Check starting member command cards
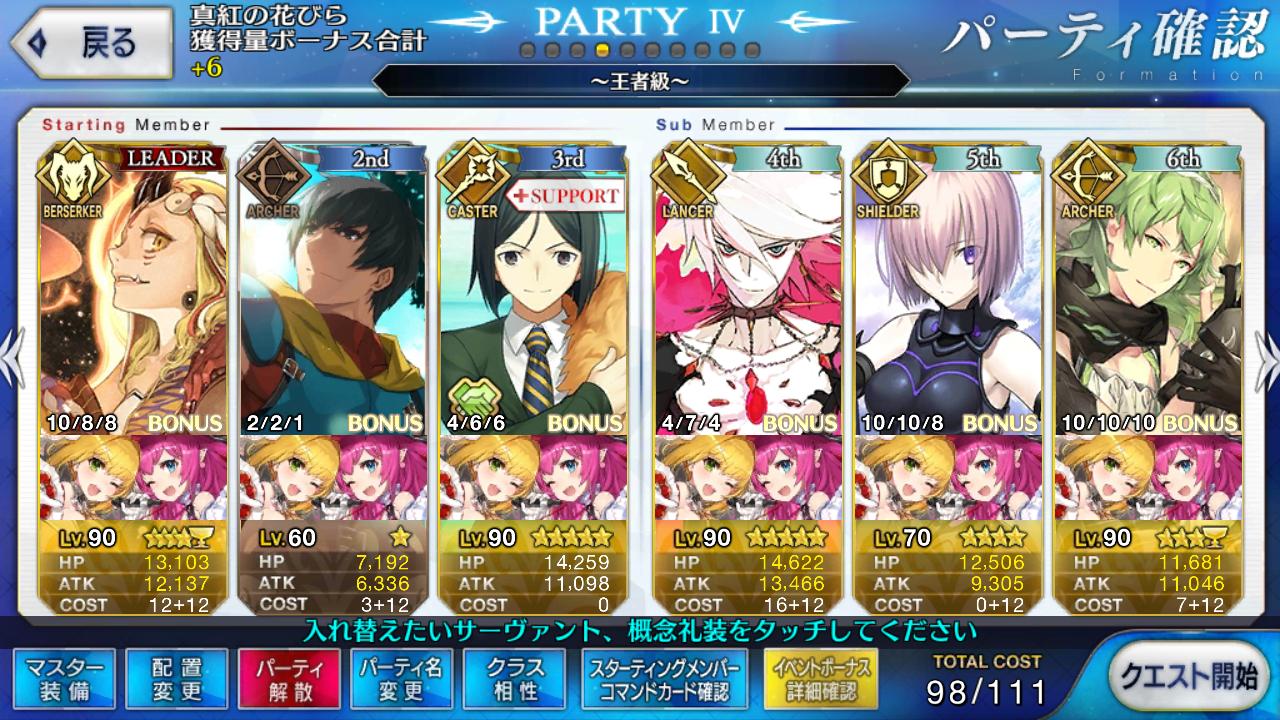1280x720 pixels. click(x=664, y=680)
